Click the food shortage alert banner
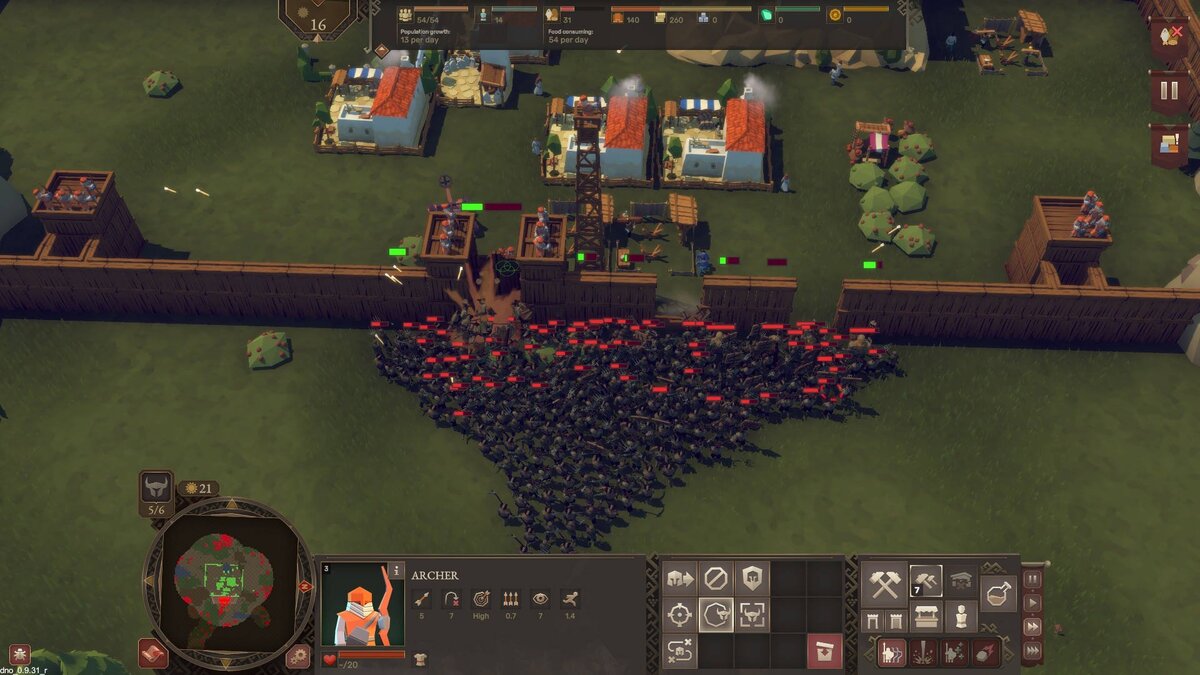 pos(1168,37)
